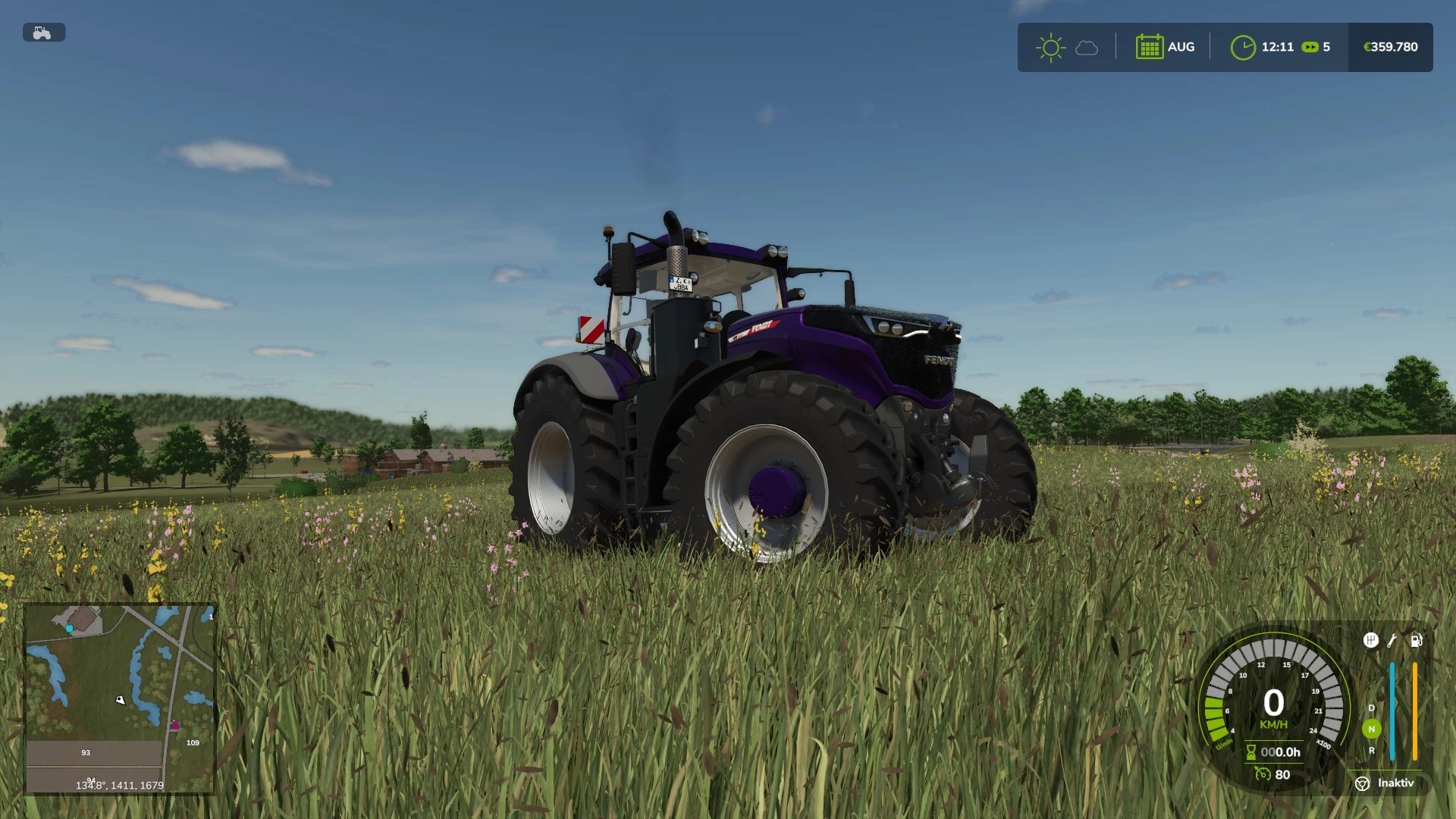
Task: Switch the transmission to D drive mode
Action: pos(1372,708)
